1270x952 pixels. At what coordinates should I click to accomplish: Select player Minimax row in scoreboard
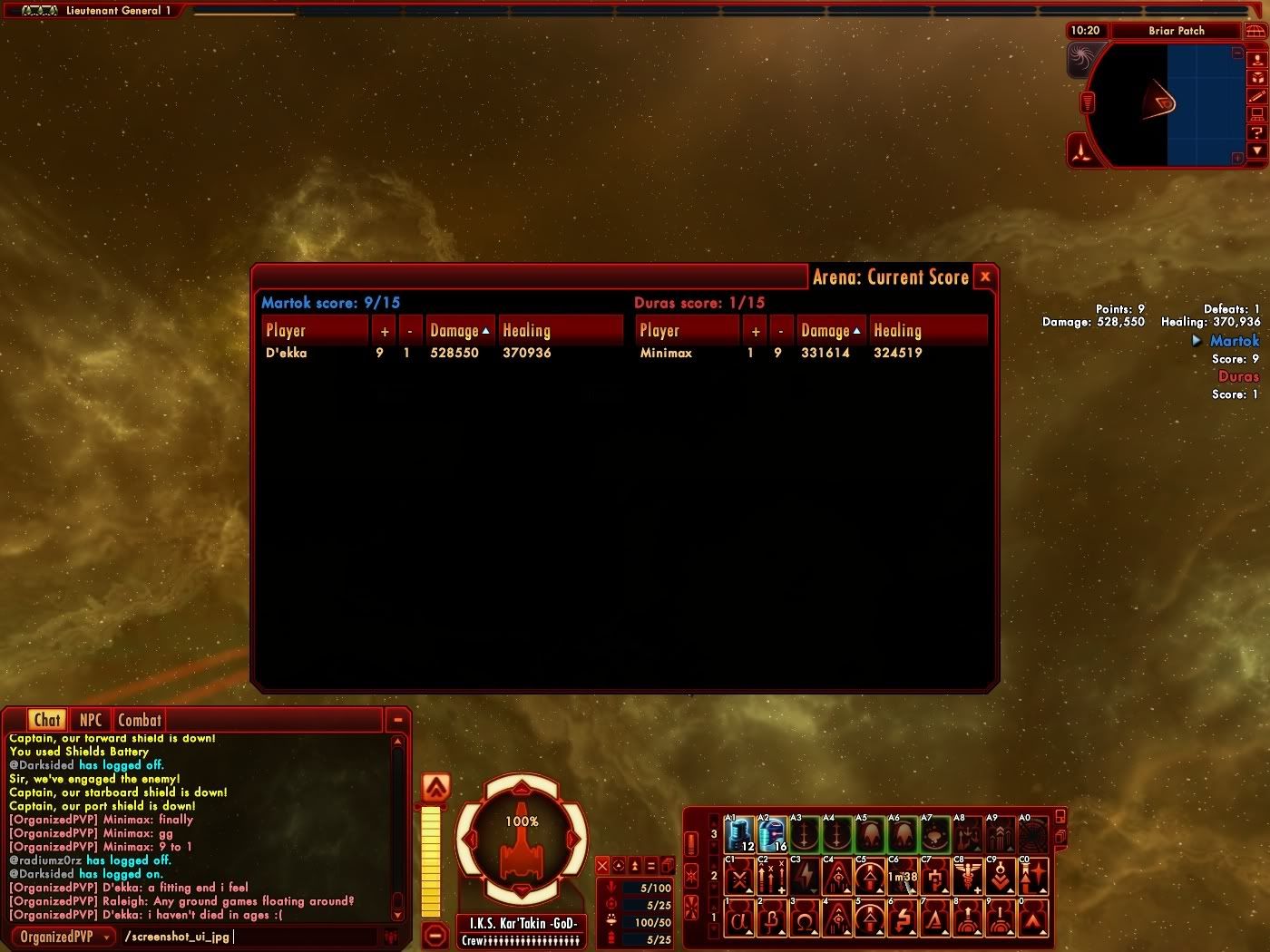coord(666,353)
